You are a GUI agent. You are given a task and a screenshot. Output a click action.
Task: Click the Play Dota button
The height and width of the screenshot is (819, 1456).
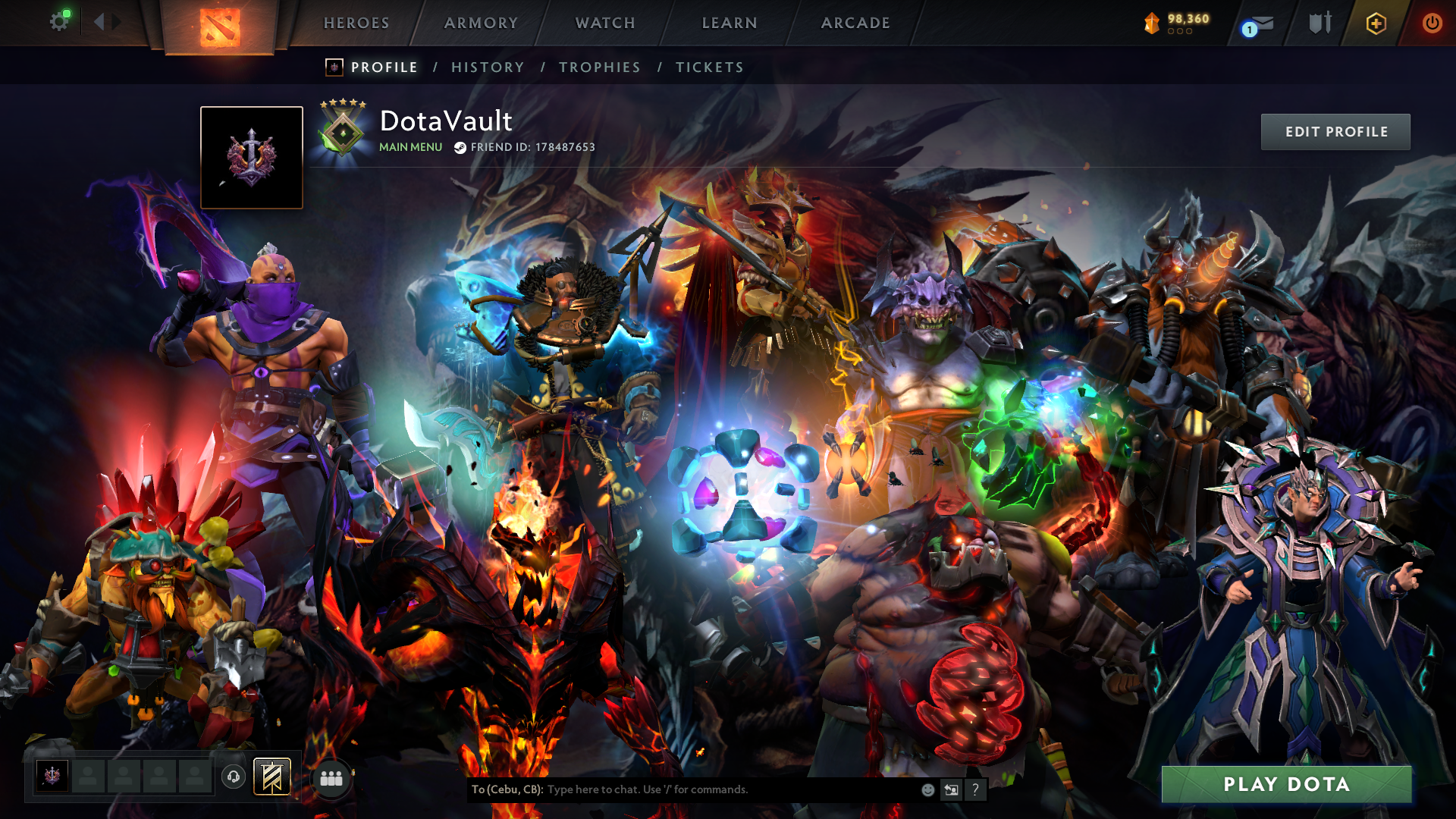(x=1286, y=784)
